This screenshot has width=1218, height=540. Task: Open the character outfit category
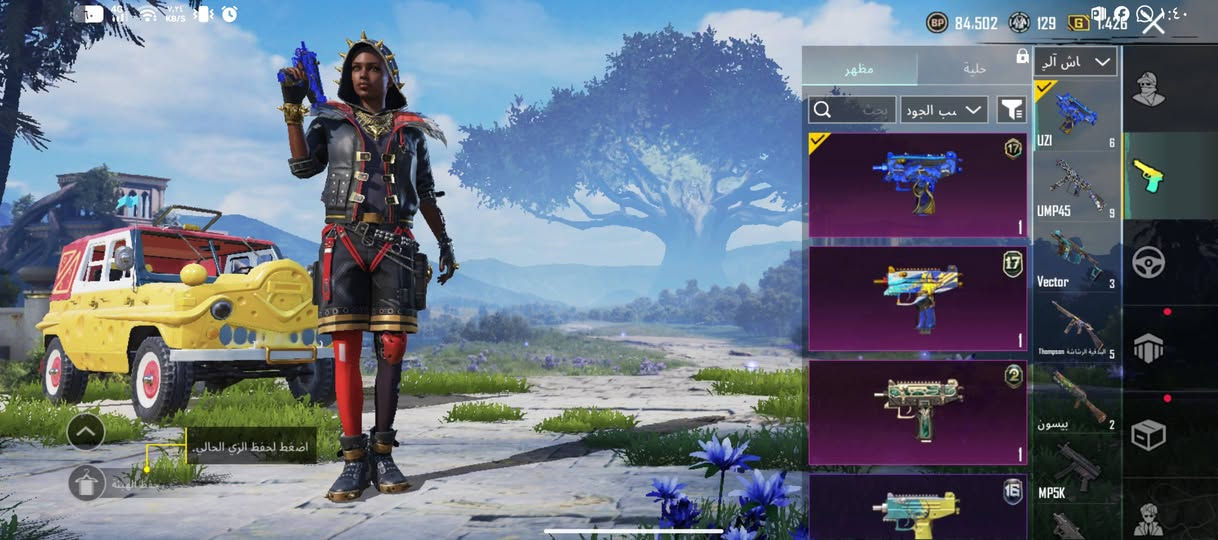pos(1148,90)
